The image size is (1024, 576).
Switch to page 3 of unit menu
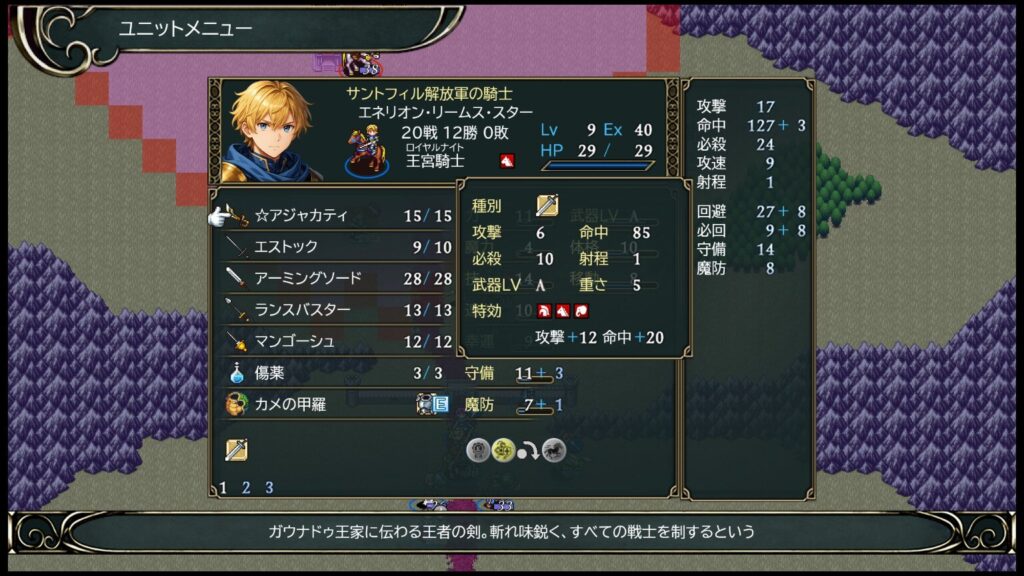click(269, 488)
